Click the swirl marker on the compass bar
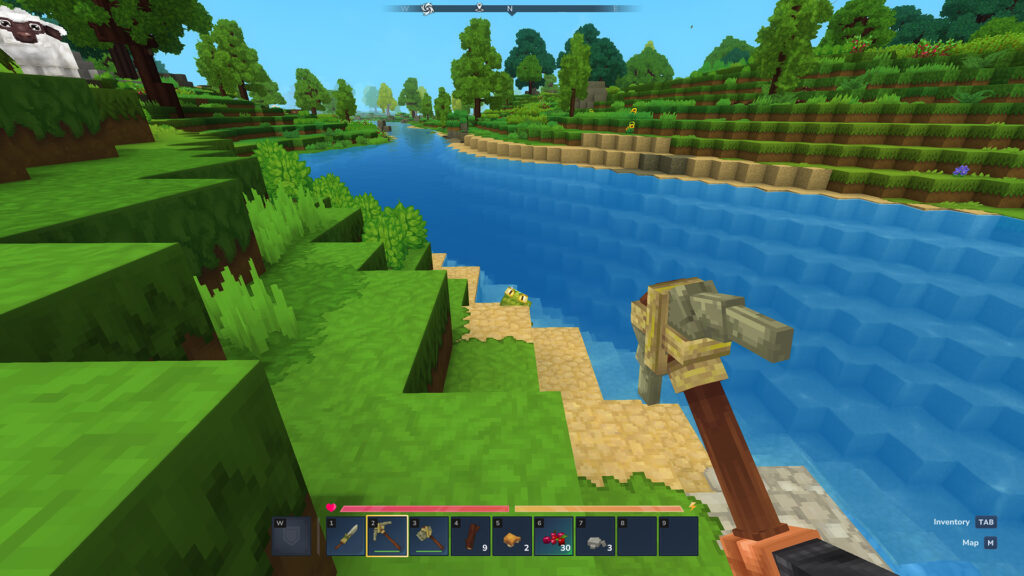Viewport: 1024px width, 576px height. 427,9
